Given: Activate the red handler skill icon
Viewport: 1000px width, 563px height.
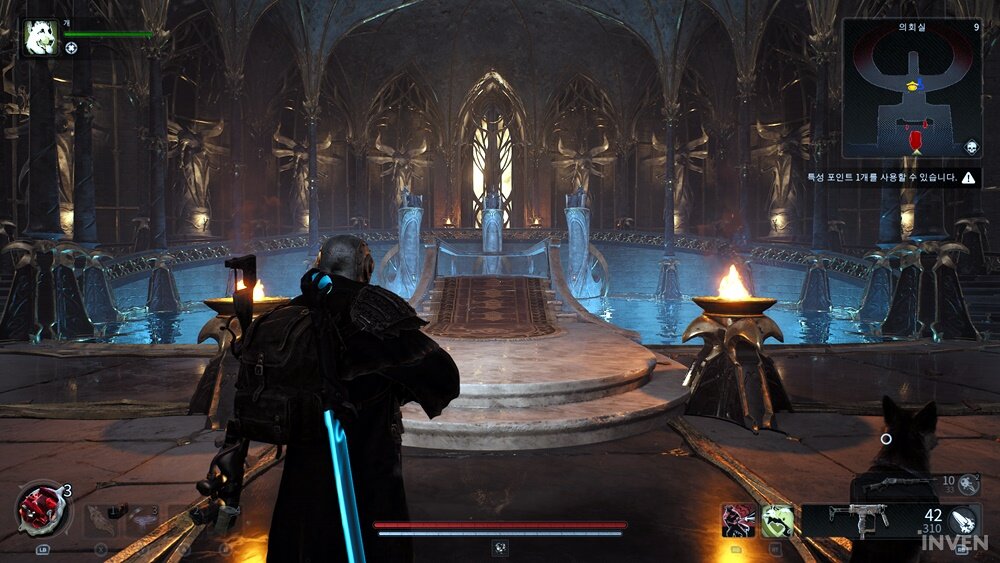Looking at the screenshot, I should coord(738,520).
